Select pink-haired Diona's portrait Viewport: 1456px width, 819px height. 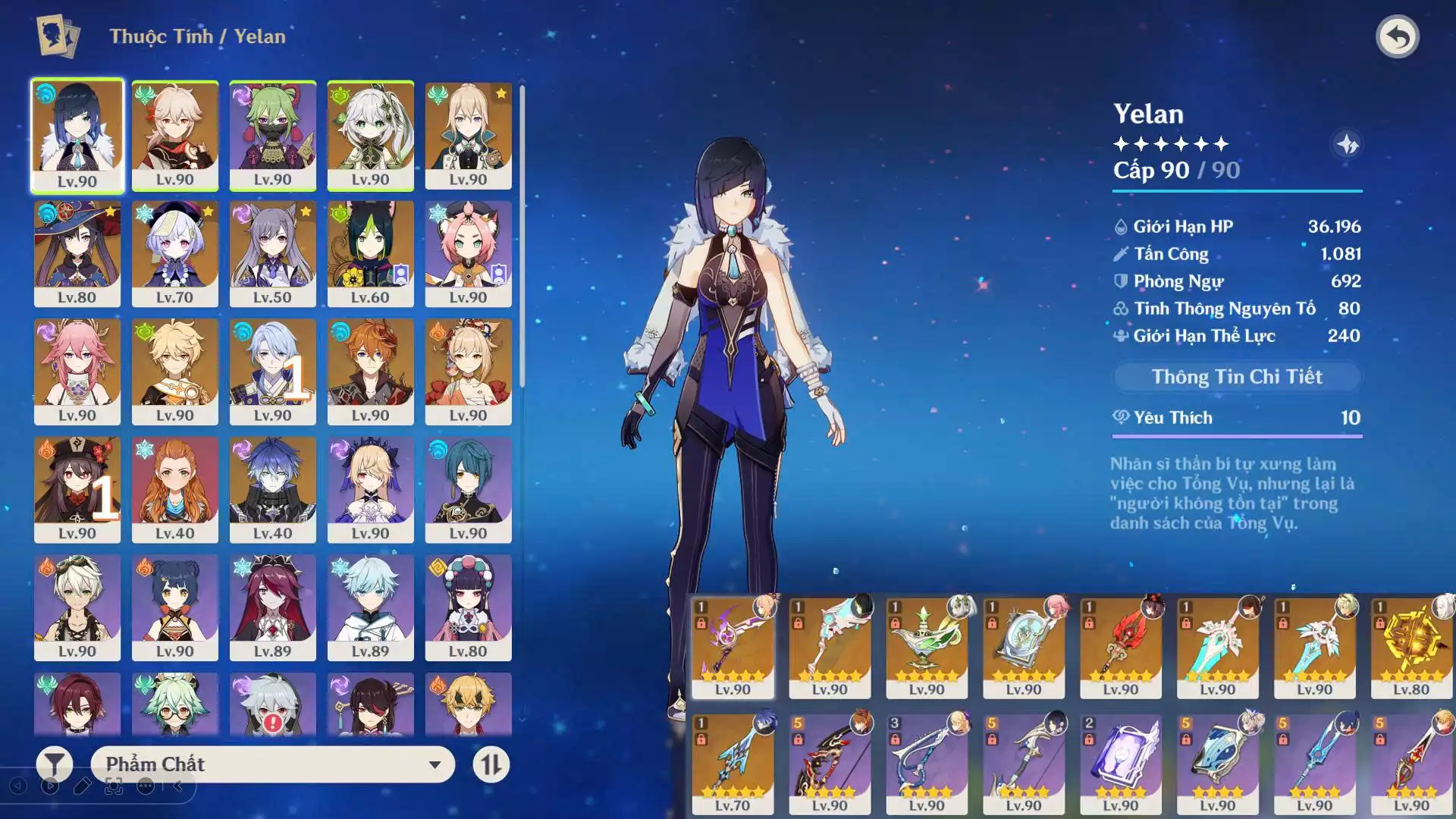click(x=468, y=253)
